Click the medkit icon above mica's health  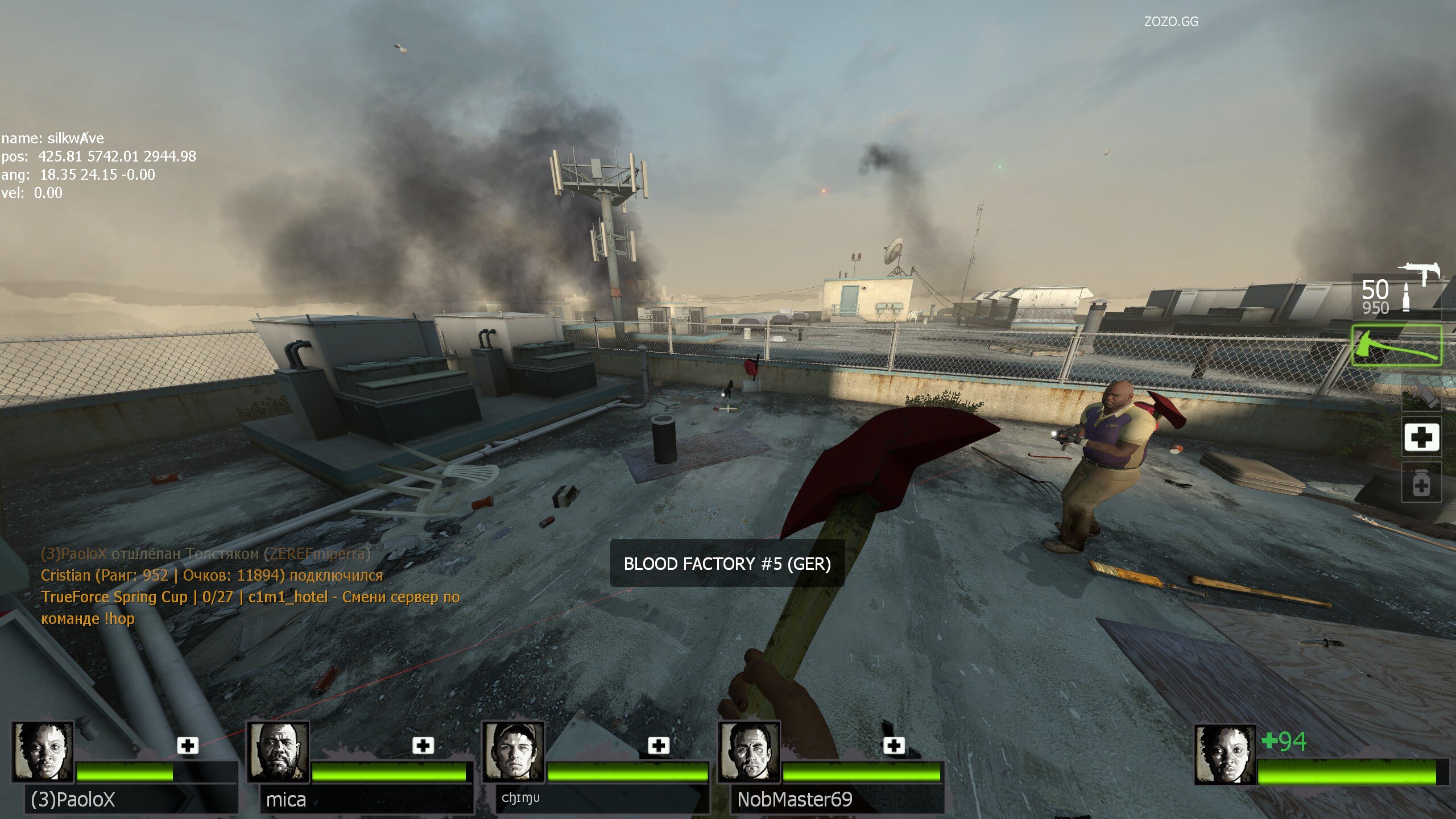tap(423, 745)
